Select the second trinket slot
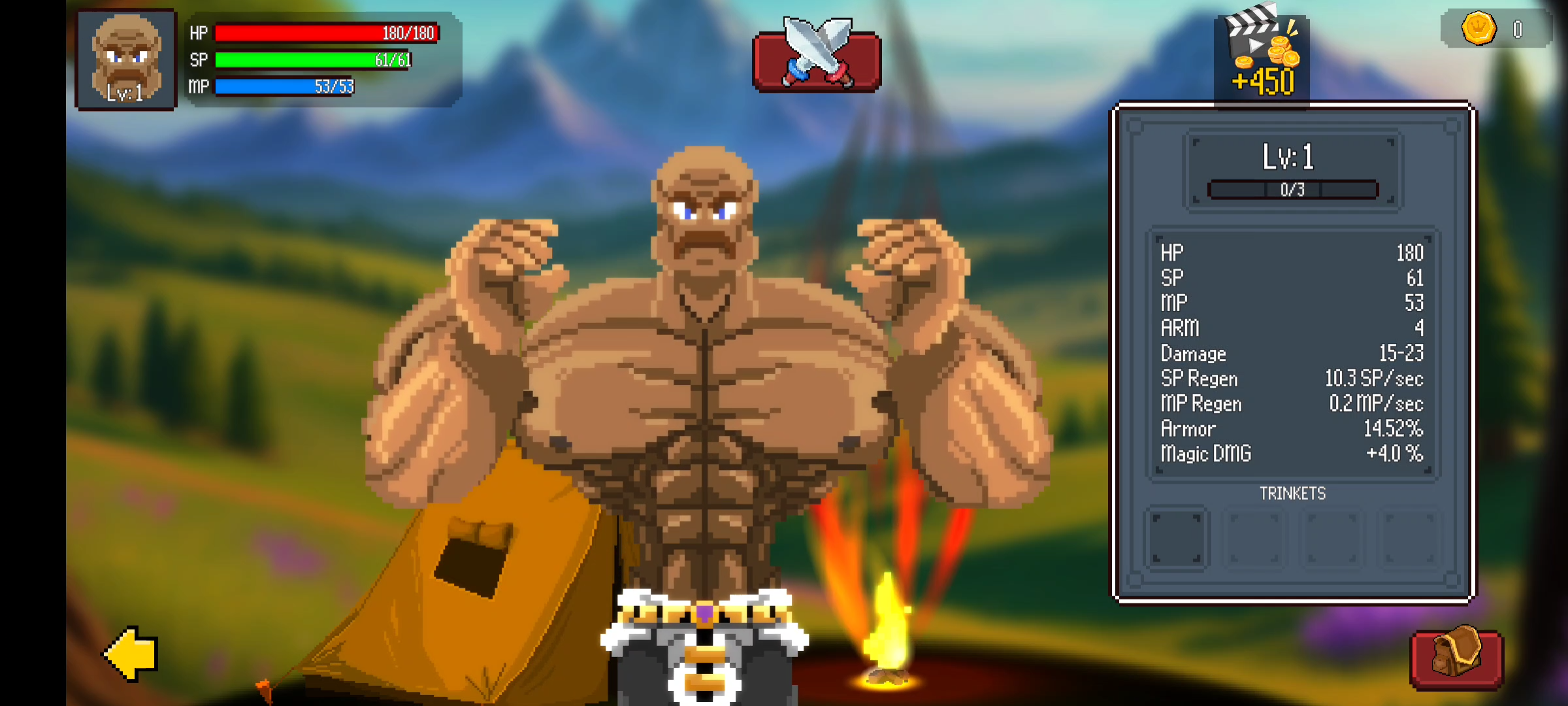Image resolution: width=1568 pixels, height=706 pixels. coord(1254,539)
